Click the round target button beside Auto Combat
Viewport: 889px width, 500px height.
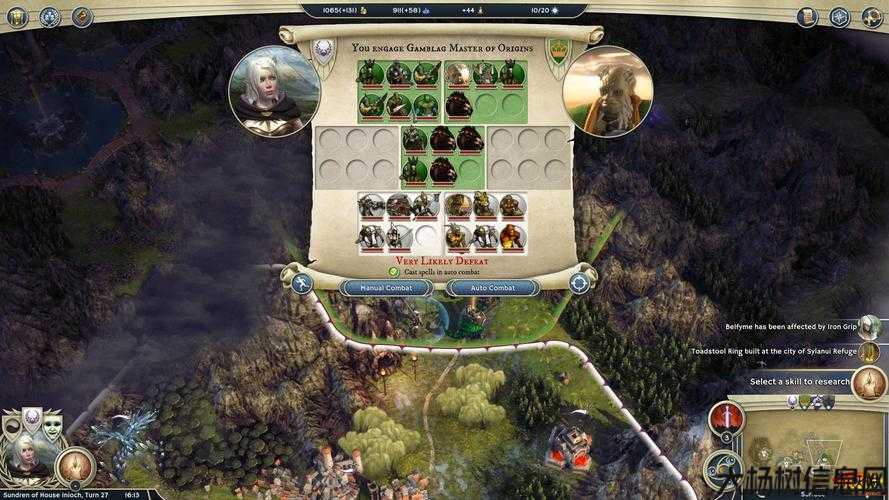point(579,284)
